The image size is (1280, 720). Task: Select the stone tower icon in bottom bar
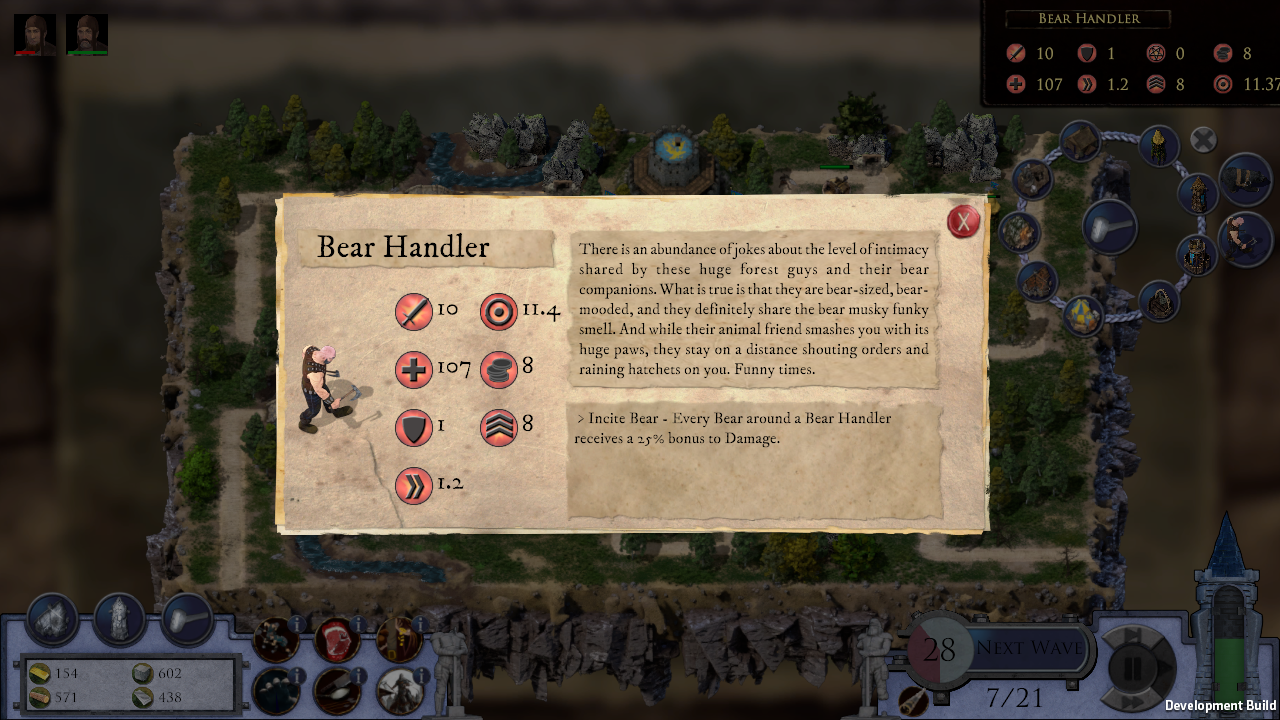pyautogui.click(x=120, y=619)
